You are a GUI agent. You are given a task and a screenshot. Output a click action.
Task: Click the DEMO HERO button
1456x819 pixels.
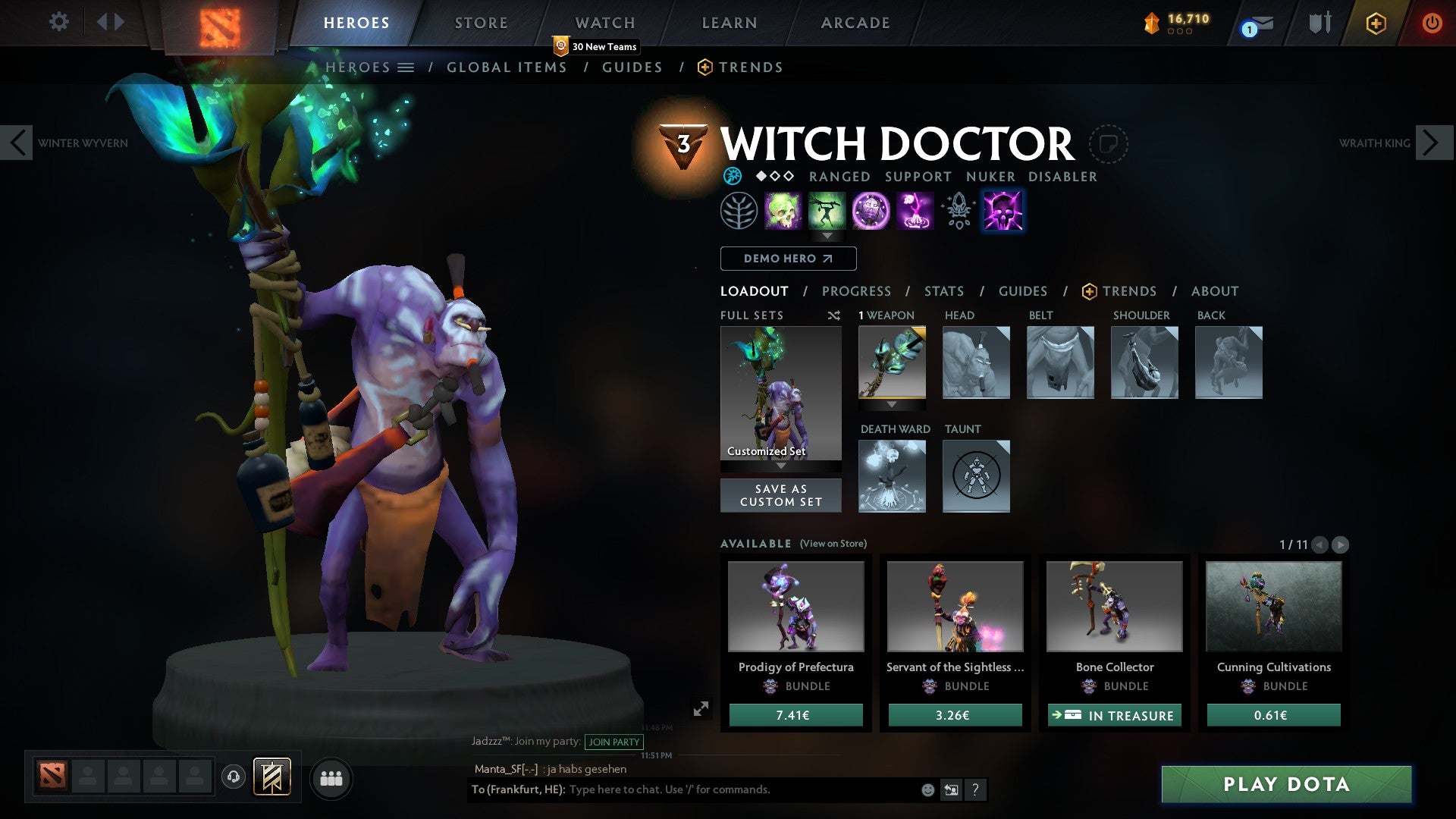pos(787,259)
